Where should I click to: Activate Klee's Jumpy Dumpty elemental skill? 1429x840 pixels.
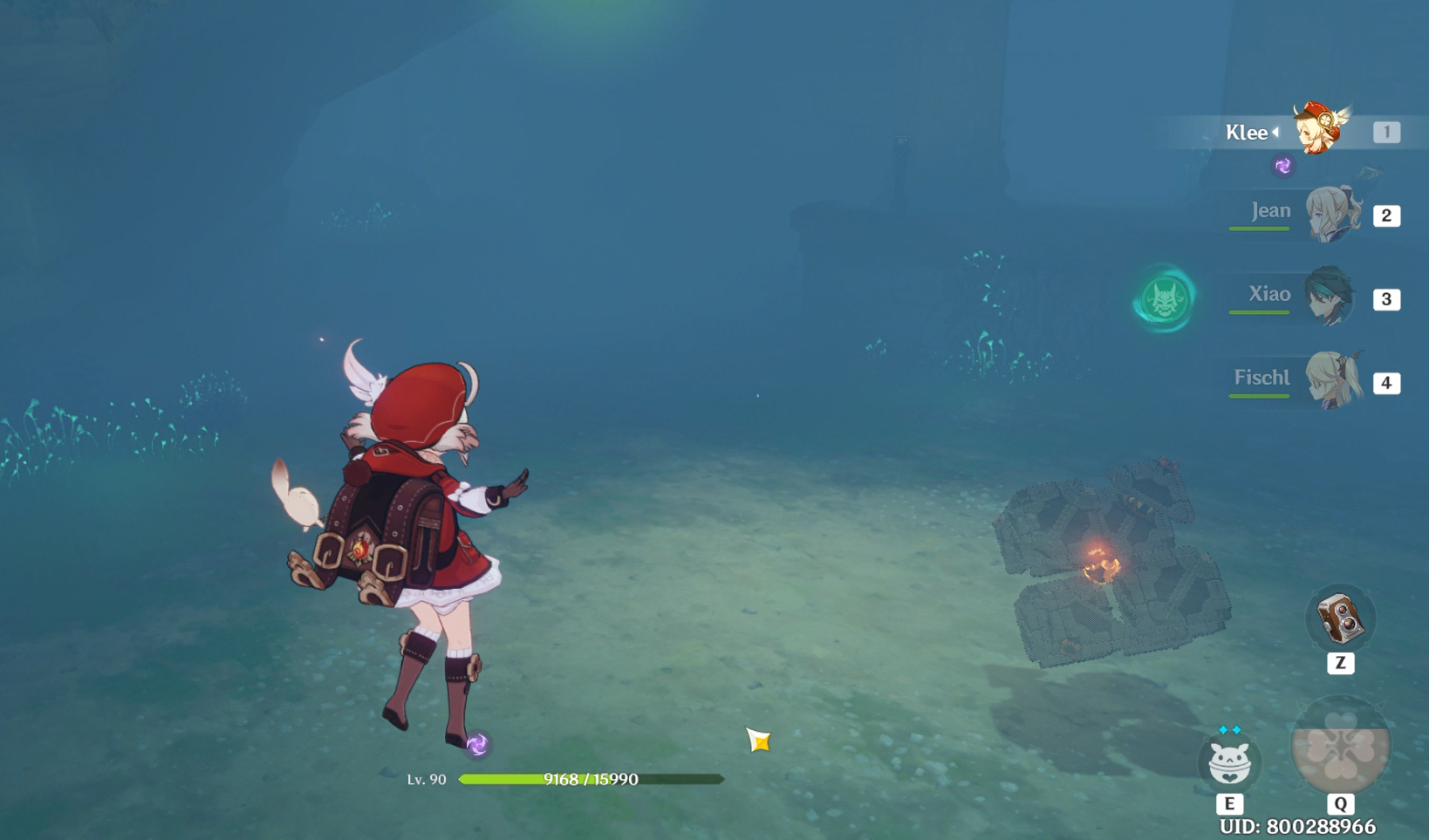(1229, 761)
